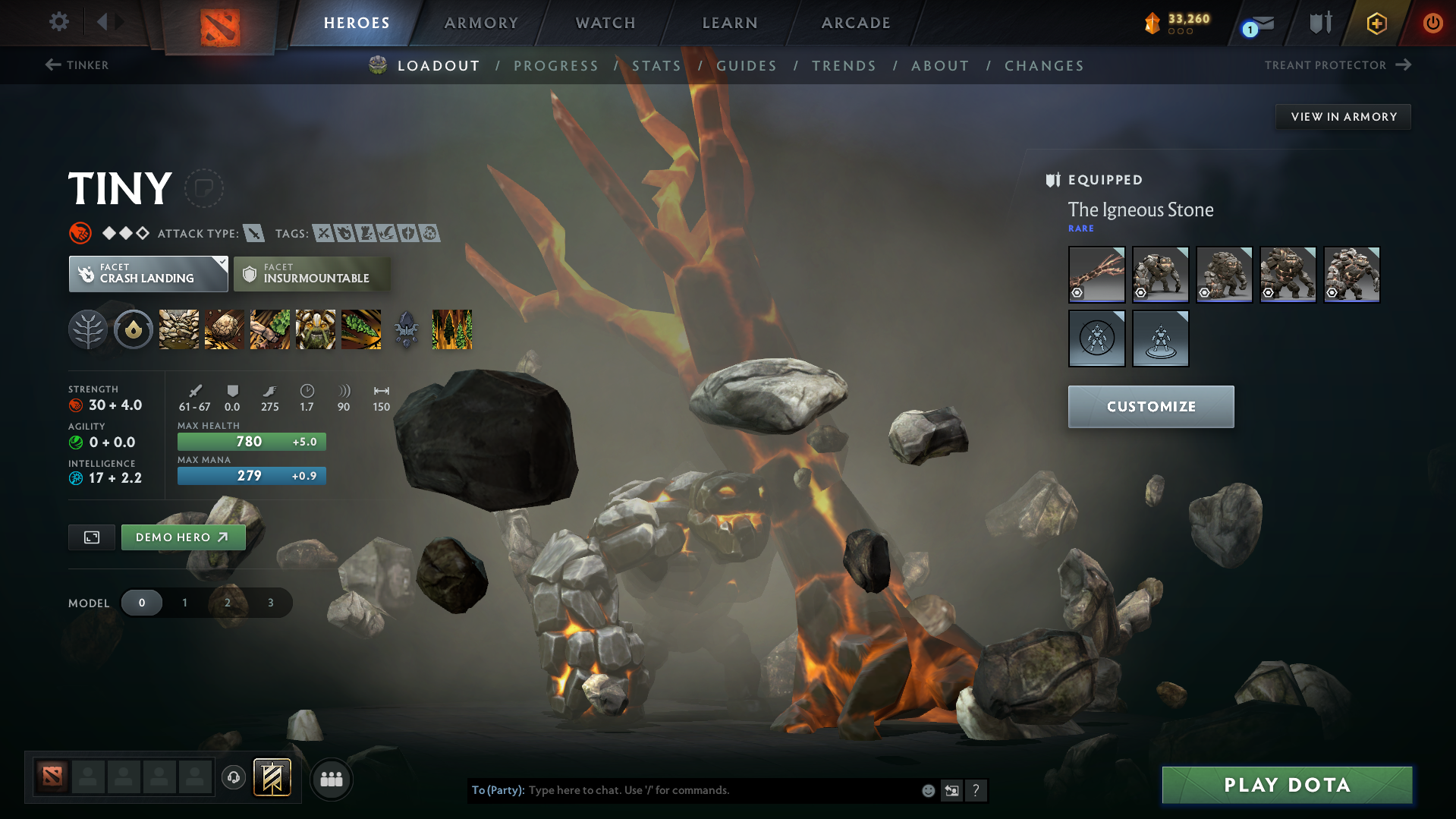Select model variant 2
1456x819 pixels.
[x=227, y=602]
